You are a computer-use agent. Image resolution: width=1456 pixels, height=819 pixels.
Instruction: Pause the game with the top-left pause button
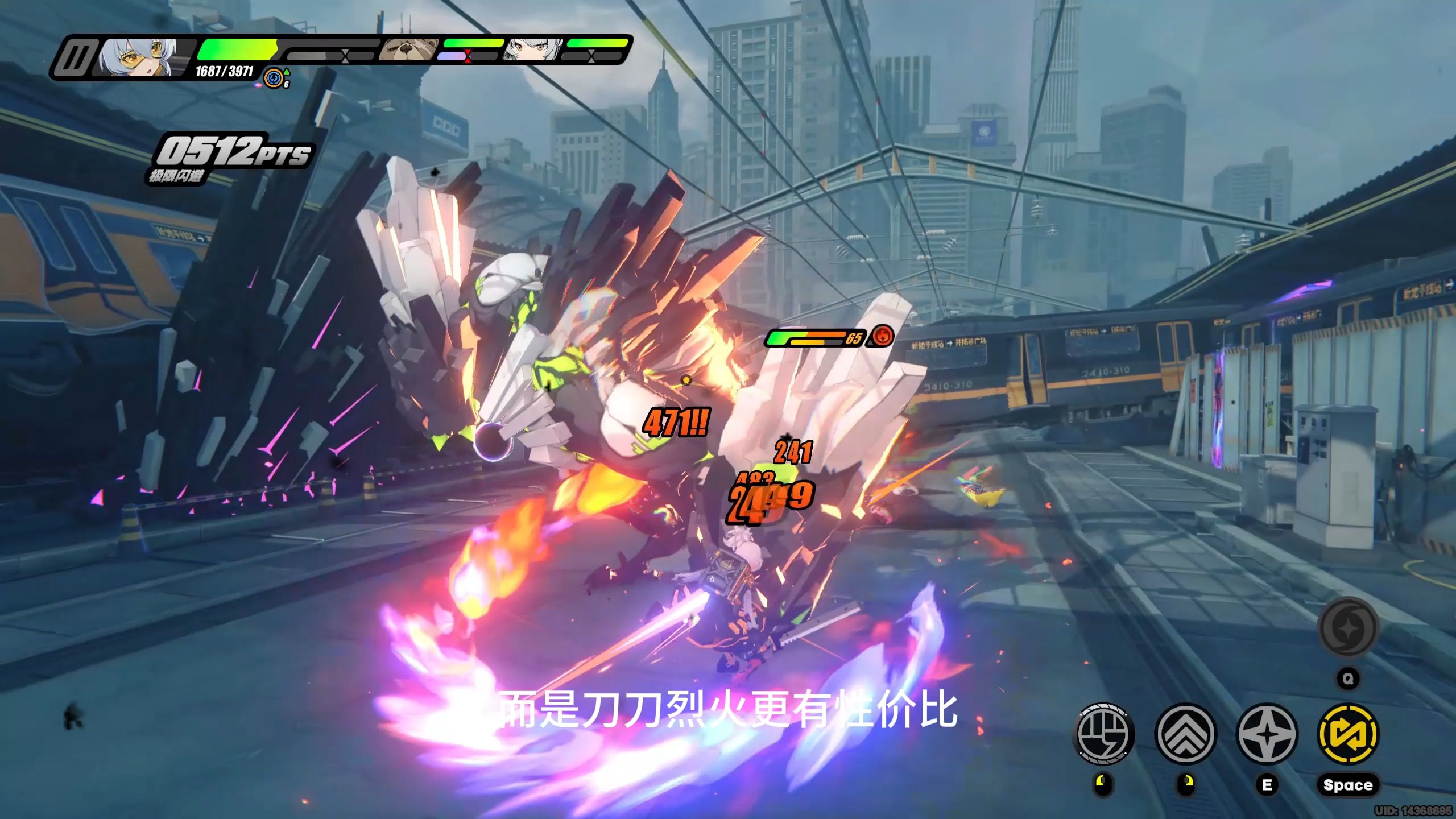click(73, 57)
